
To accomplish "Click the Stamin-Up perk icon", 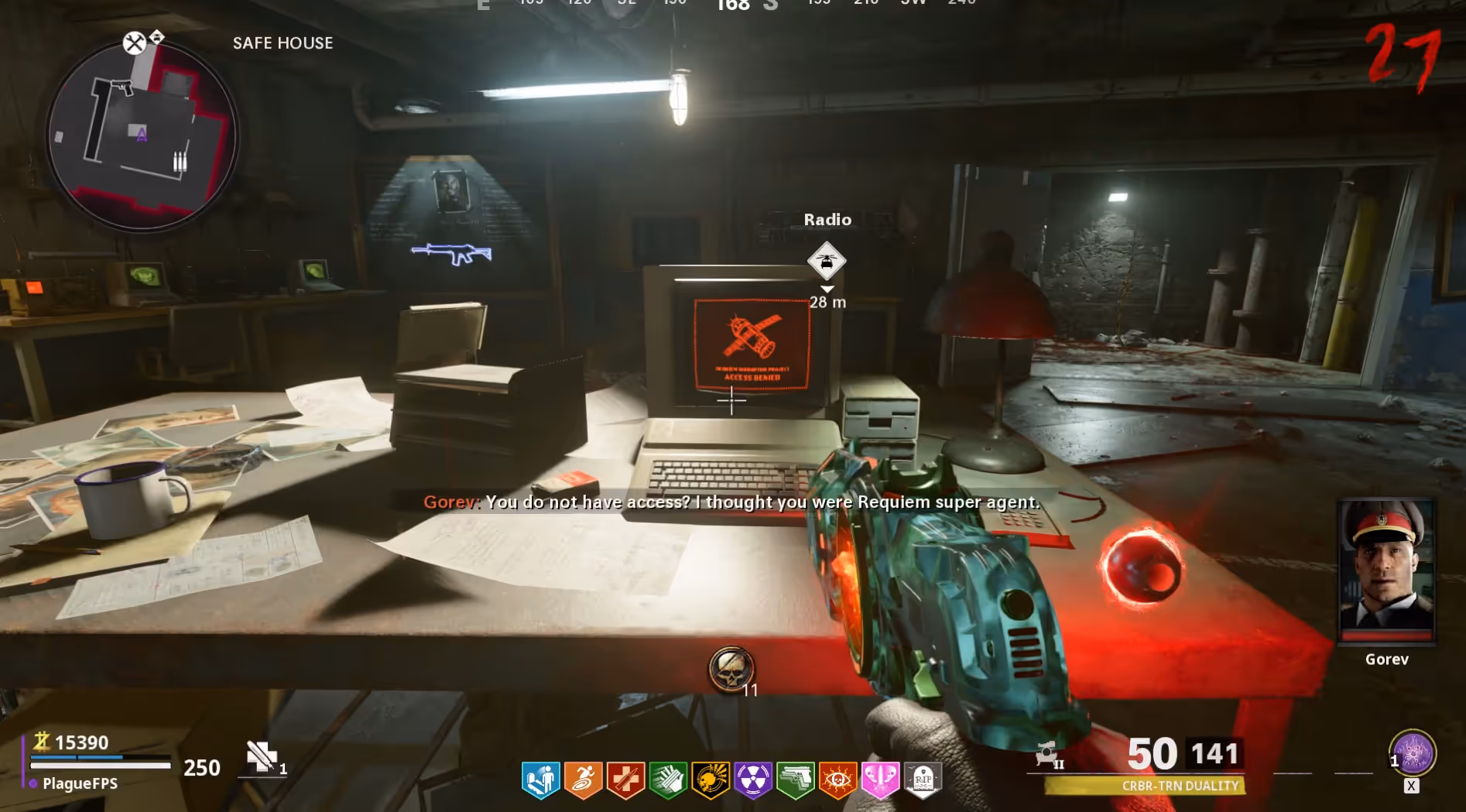I will [x=540, y=779].
